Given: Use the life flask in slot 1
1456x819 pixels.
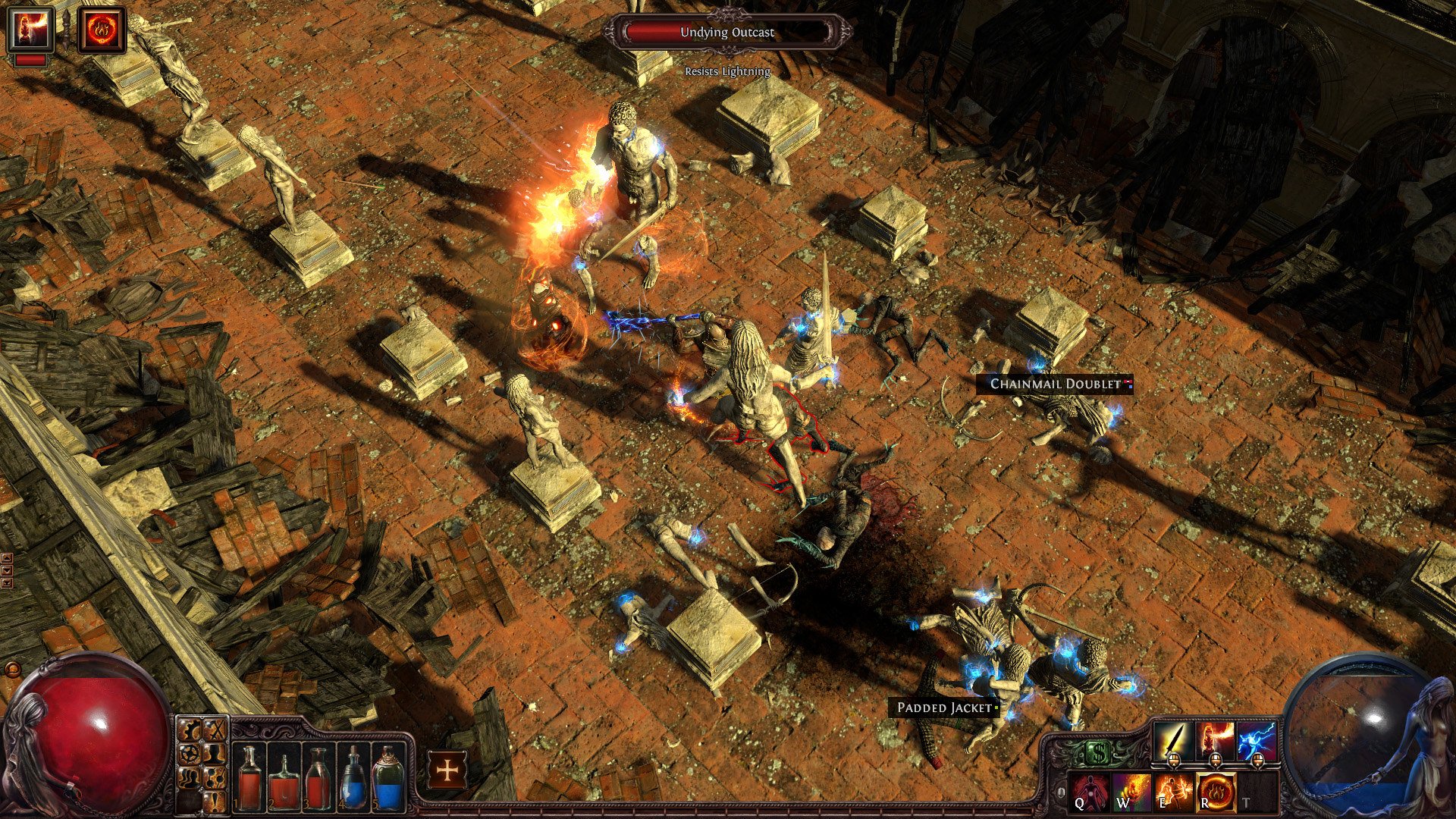Looking at the screenshot, I should click(x=250, y=779).
